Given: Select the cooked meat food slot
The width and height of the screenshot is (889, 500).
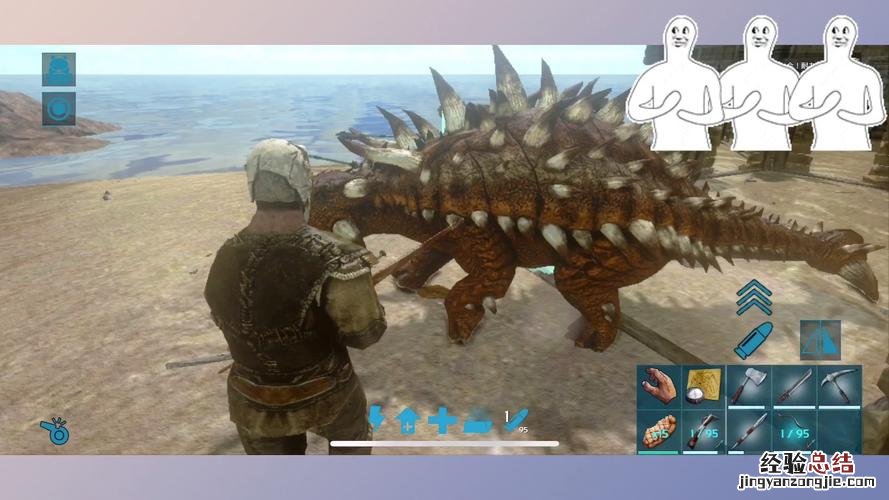Looking at the screenshot, I should [x=659, y=431].
